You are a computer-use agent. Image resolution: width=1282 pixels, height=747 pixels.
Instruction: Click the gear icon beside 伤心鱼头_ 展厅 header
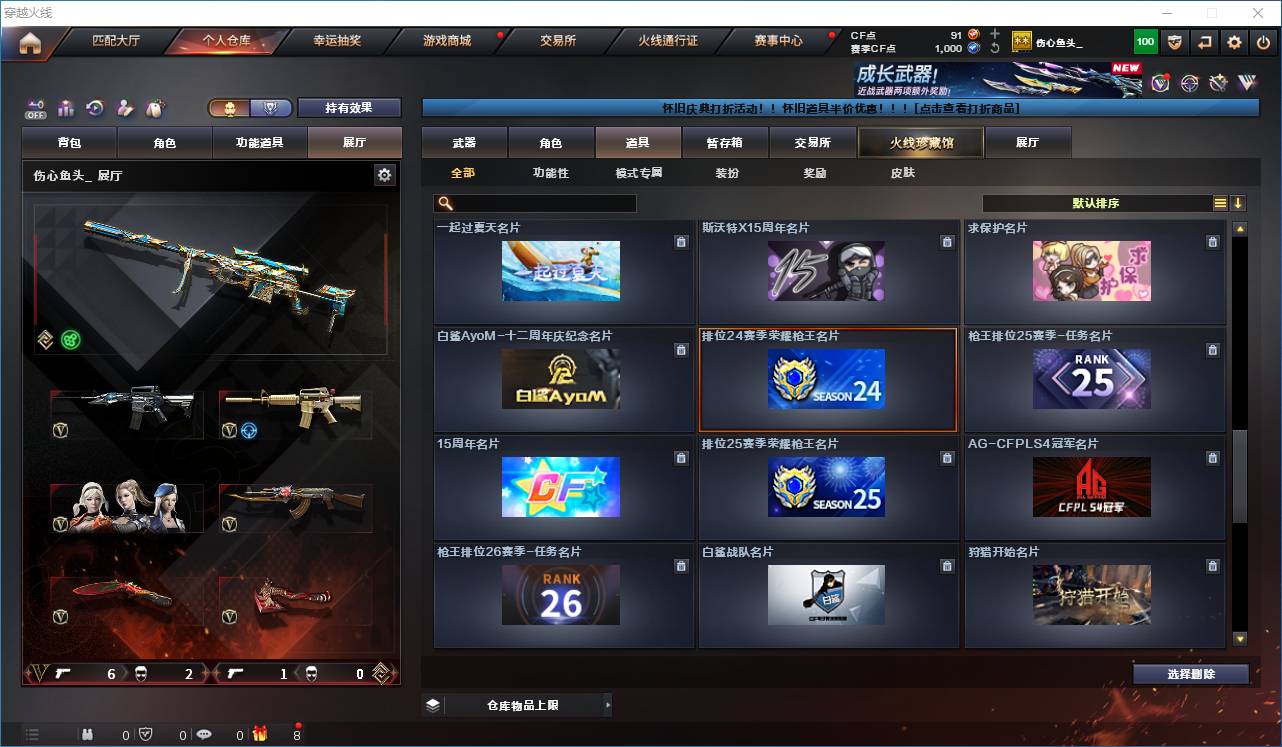(x=384, y=174)
